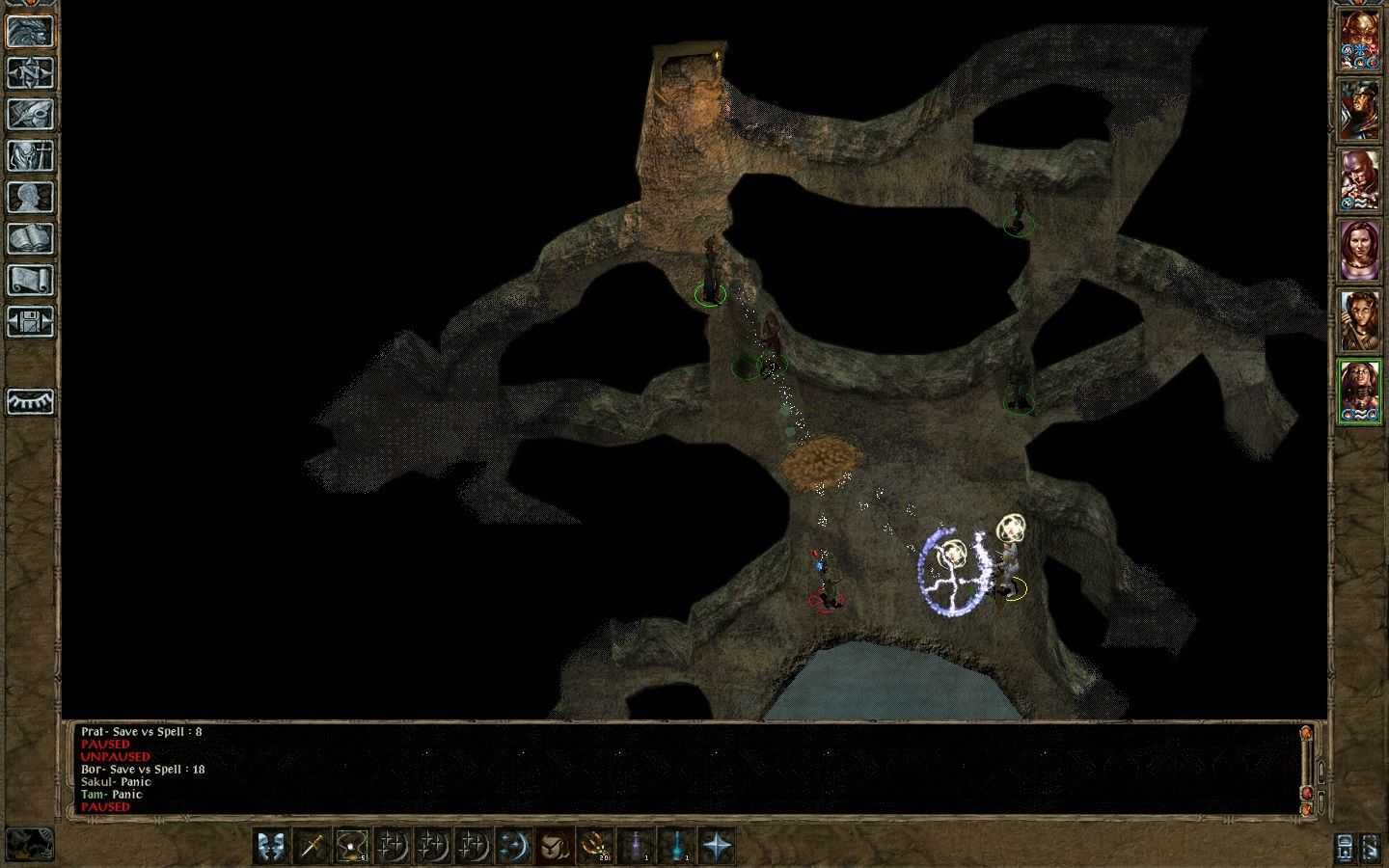Equip the sling weapon slot
1389x868 pixels.
pos(351,846)
